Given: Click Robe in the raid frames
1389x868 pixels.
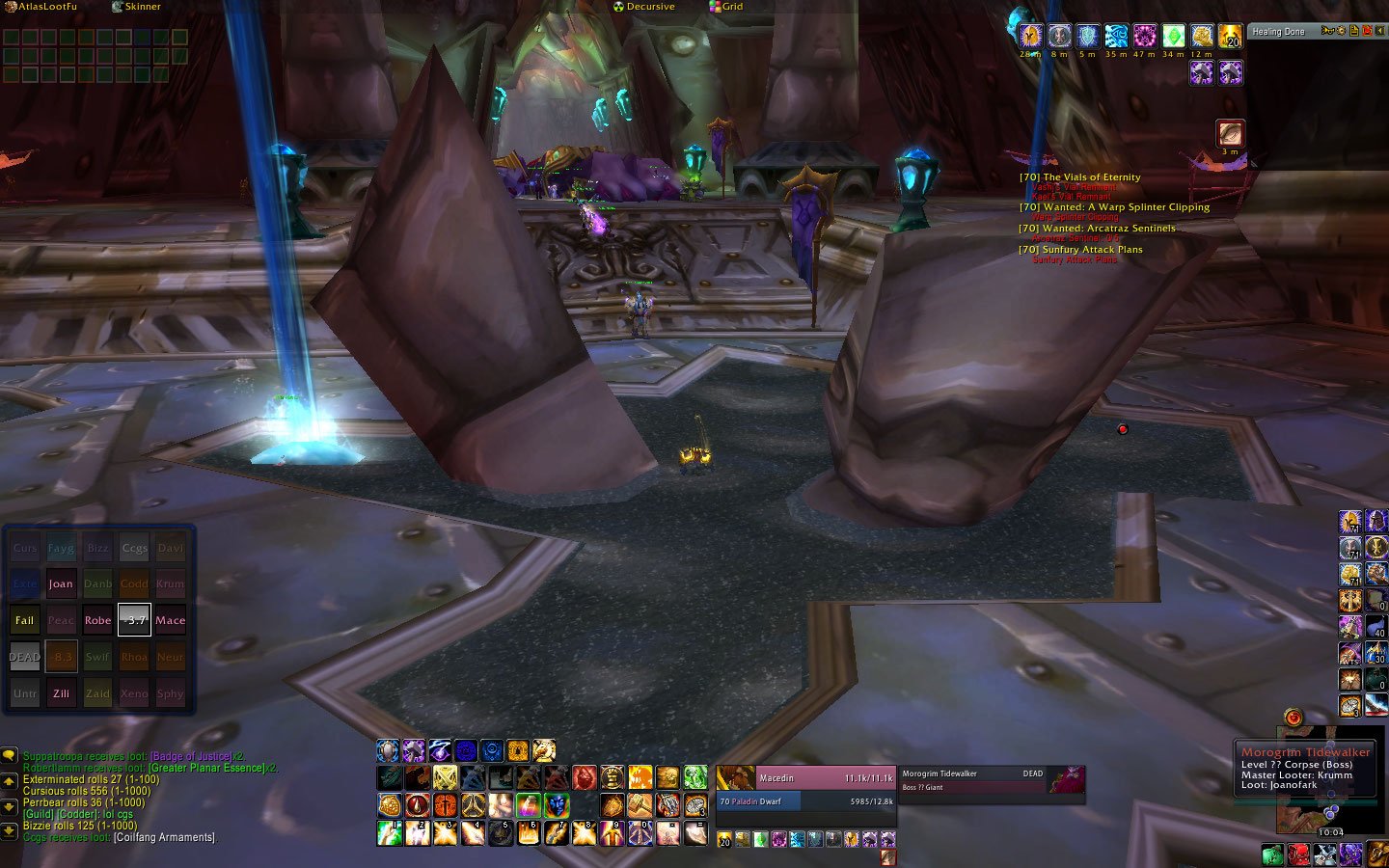Looking at the screenshot, I should click(97, 620).
